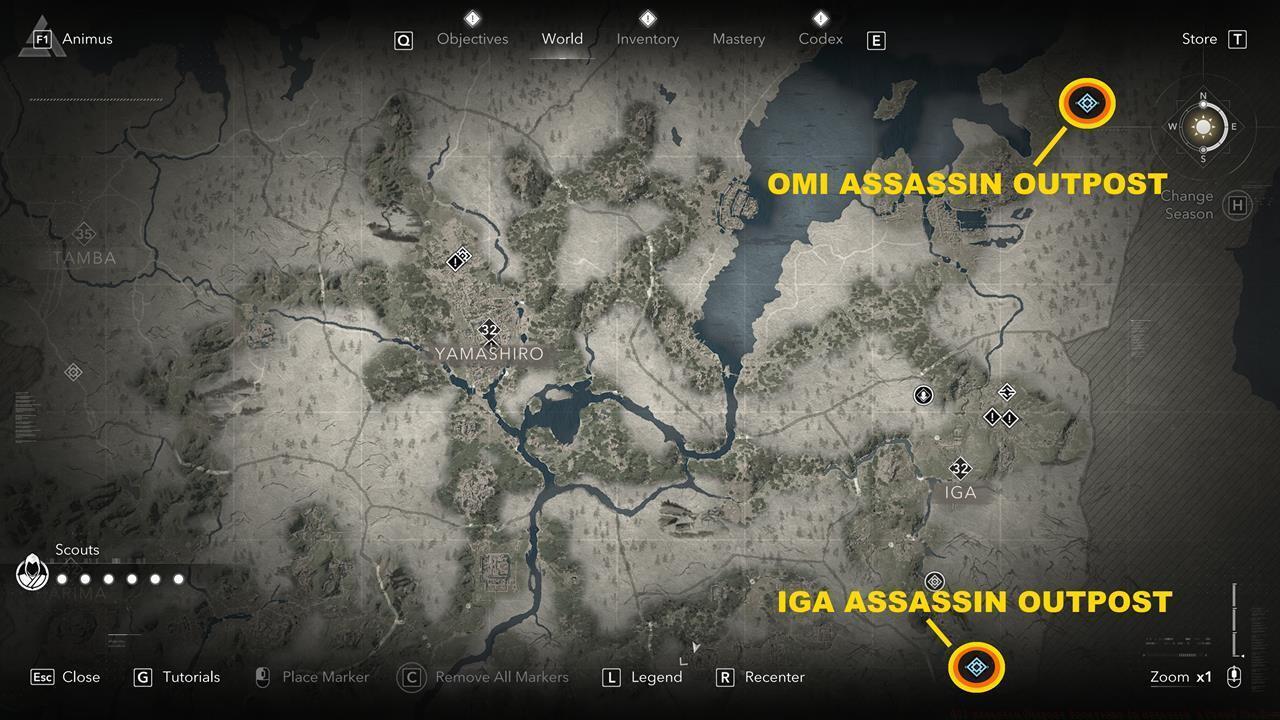Click the compass rose in top right

coord(1201,127)
